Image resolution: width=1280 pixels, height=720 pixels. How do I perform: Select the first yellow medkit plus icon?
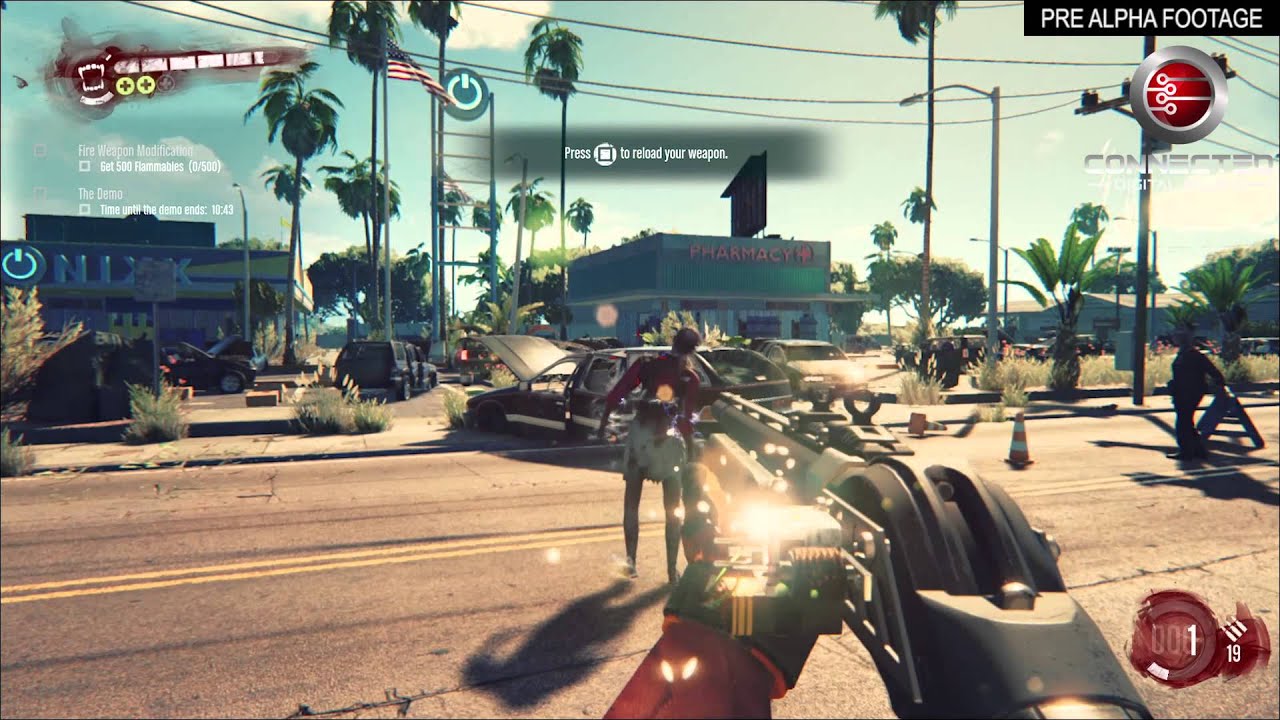click(124, 85)
